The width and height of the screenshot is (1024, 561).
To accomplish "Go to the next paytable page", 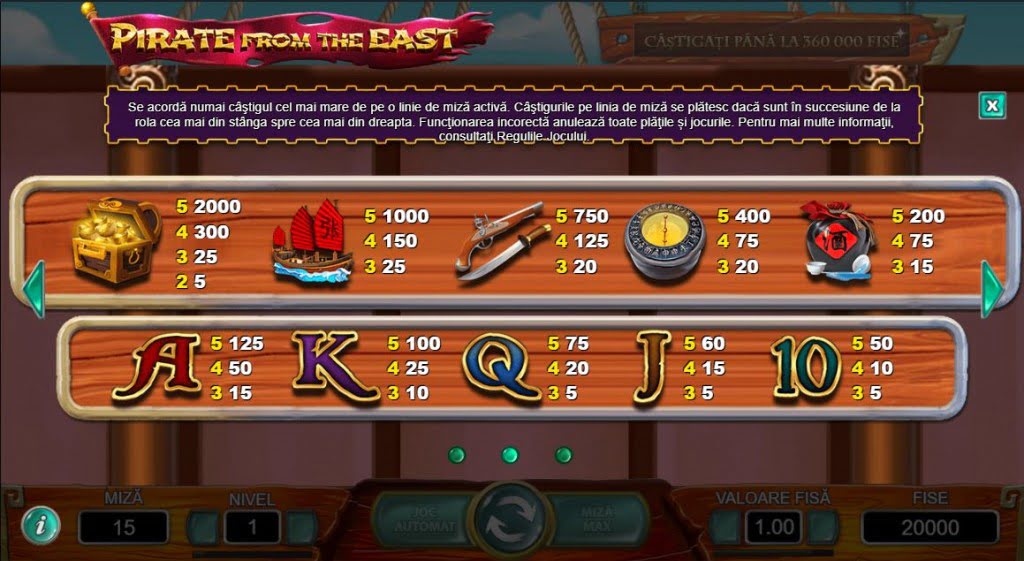I will [x=991, y=289].
